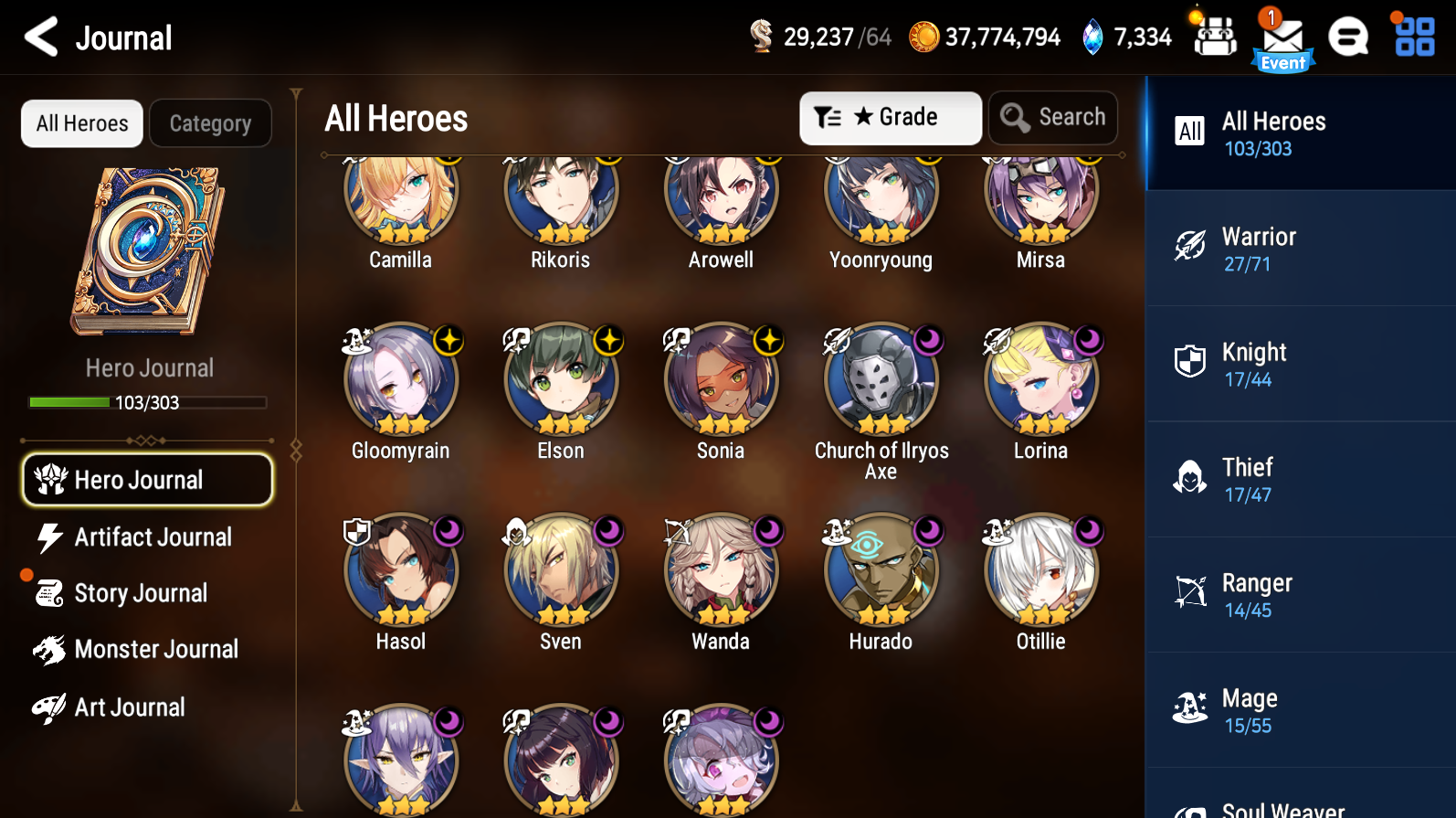Open the inventory backpack icon
This screenshot has height=818, width=1456.
1215,37
